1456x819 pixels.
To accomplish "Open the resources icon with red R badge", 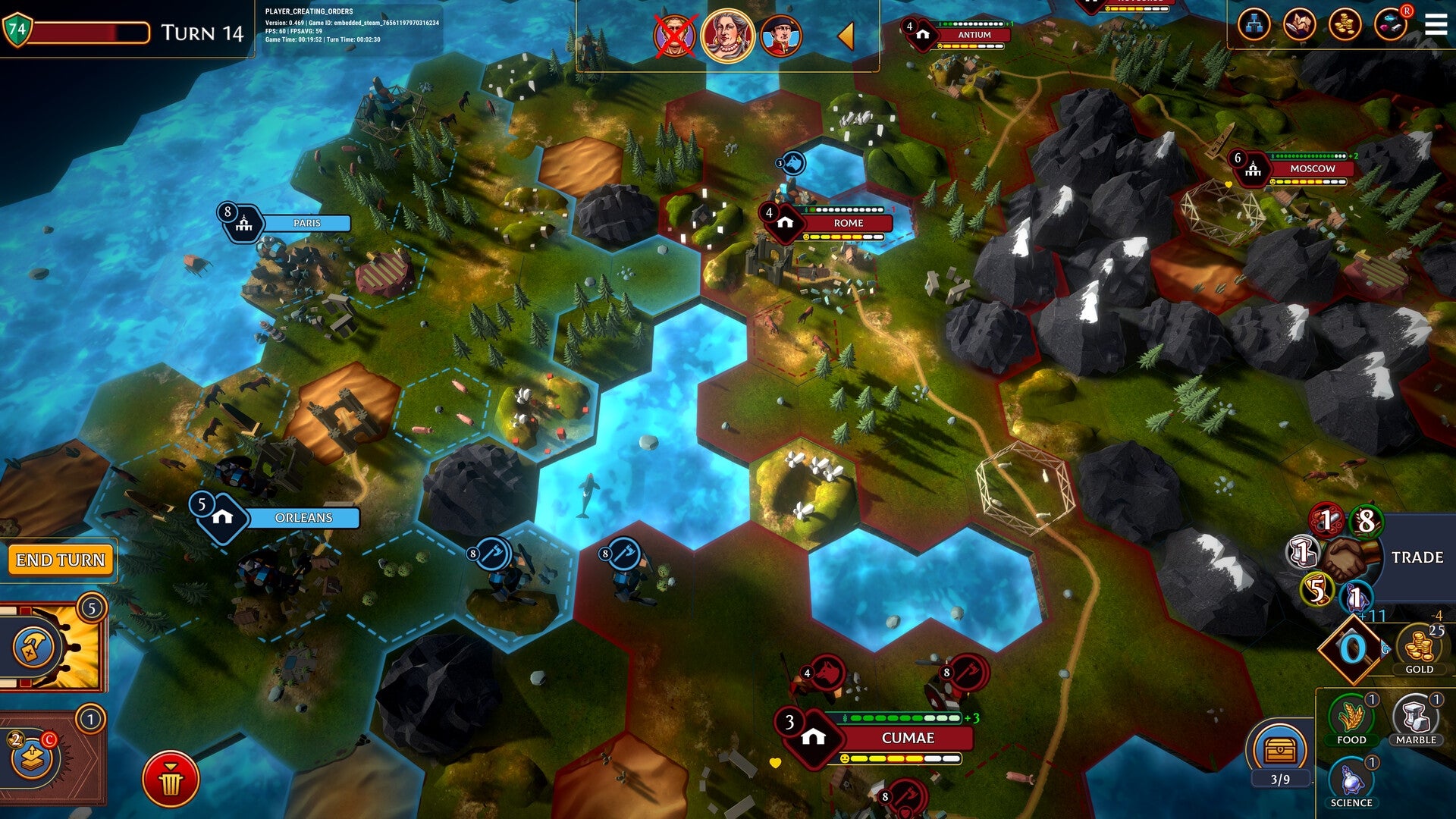I will click(x=1391, y=24).
